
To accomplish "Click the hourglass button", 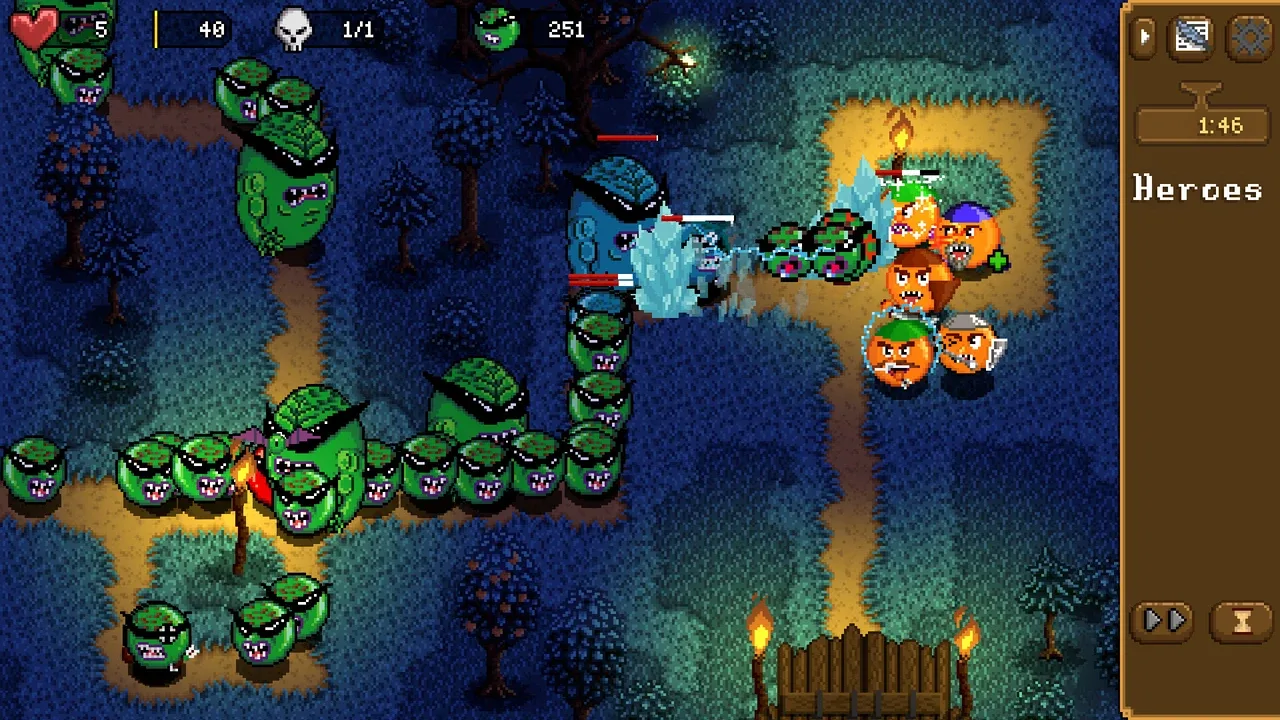I will tap(1242, 621).
